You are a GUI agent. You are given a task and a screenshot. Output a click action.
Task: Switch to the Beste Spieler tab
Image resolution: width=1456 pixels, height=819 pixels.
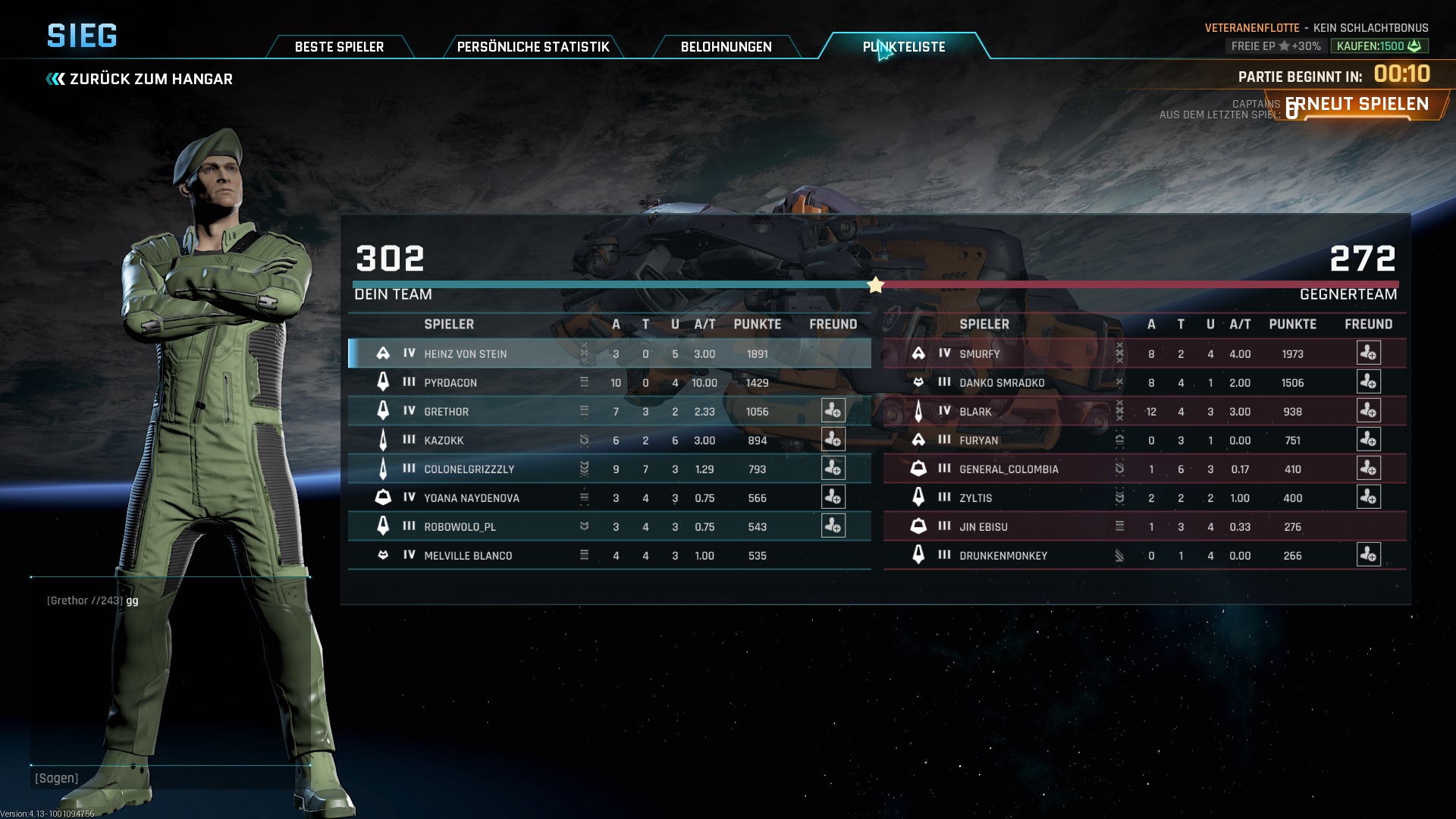[339, 47]
